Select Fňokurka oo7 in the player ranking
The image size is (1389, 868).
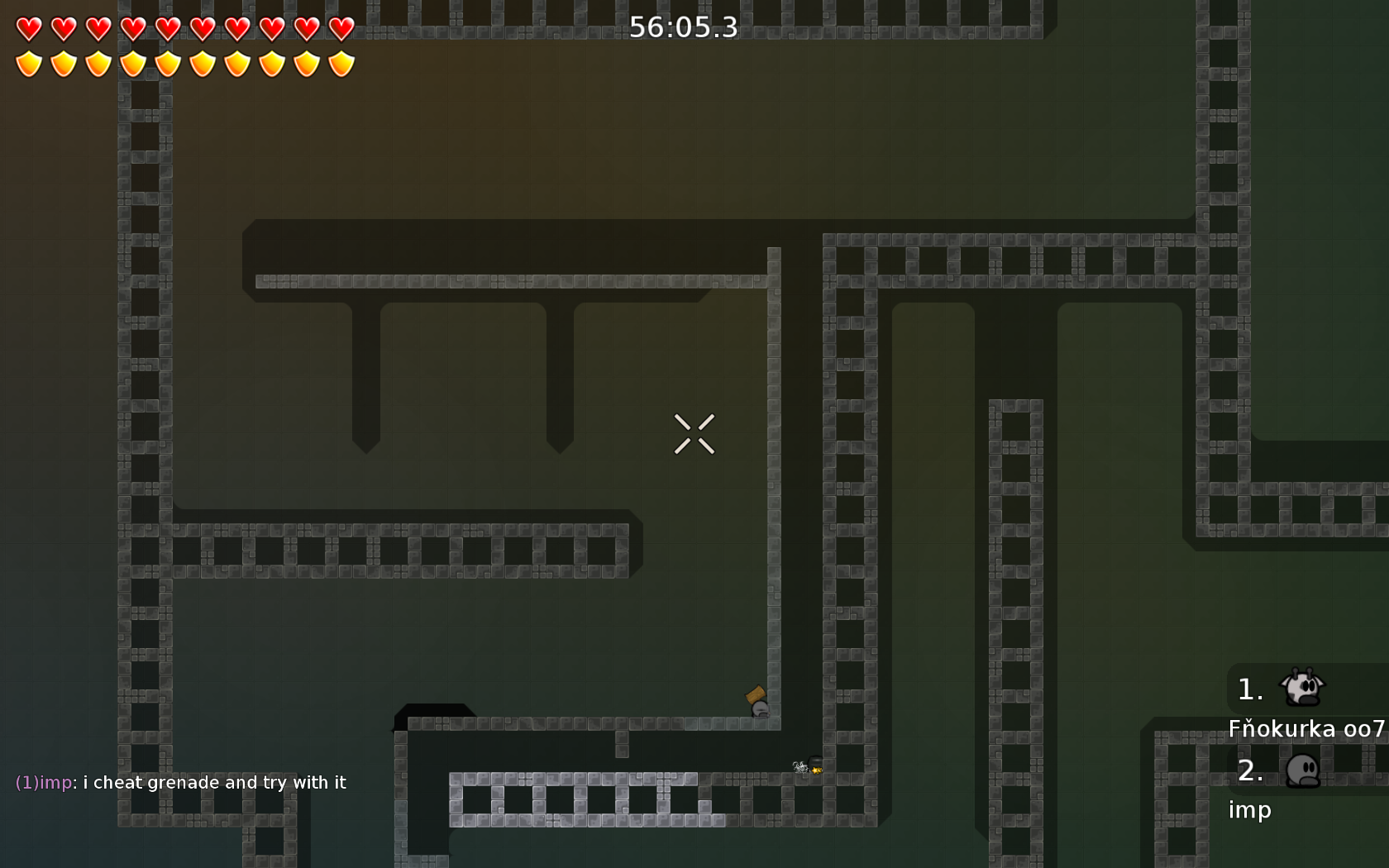[1305, 727]
